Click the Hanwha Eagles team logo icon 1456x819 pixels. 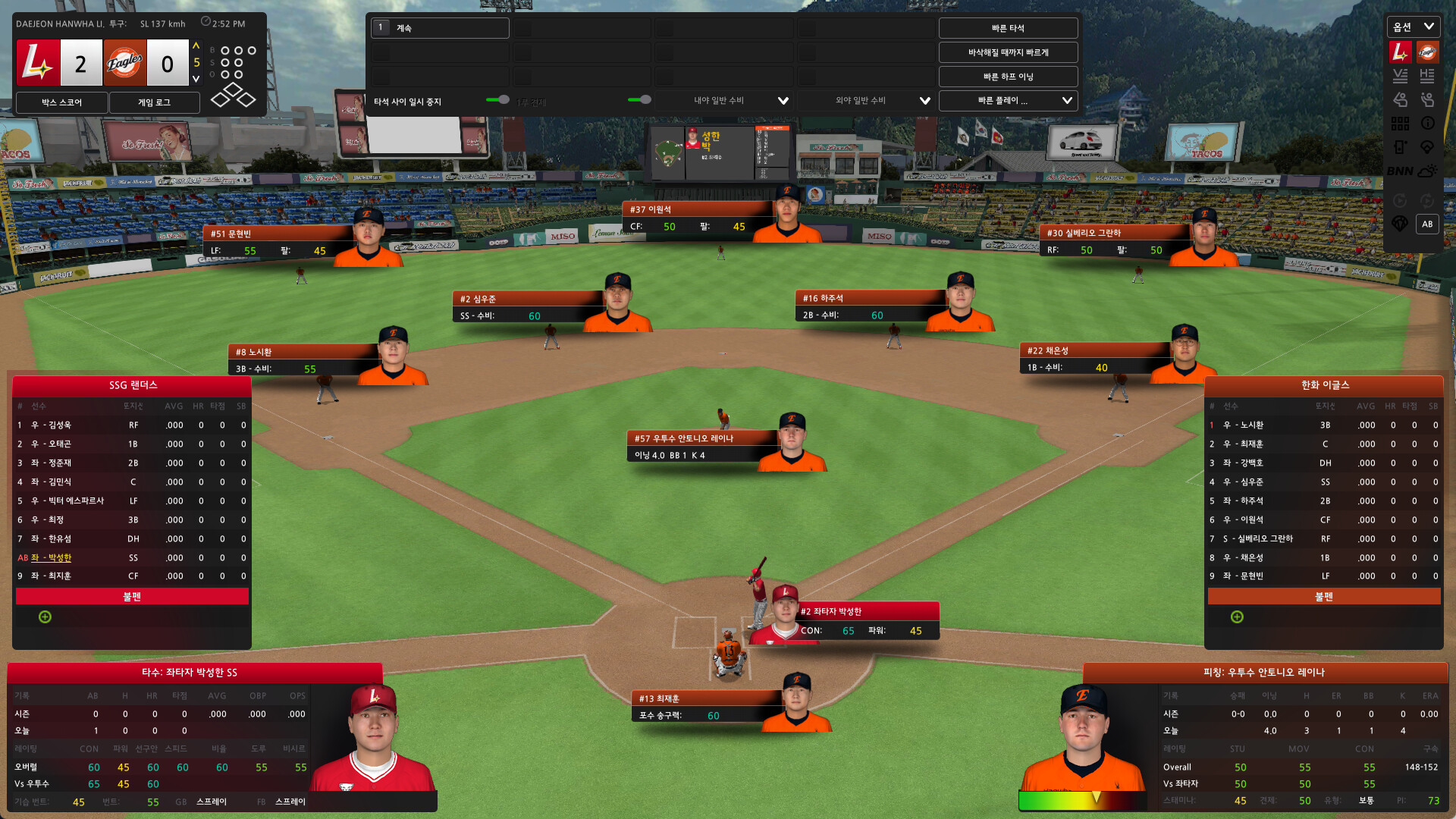1426,52
